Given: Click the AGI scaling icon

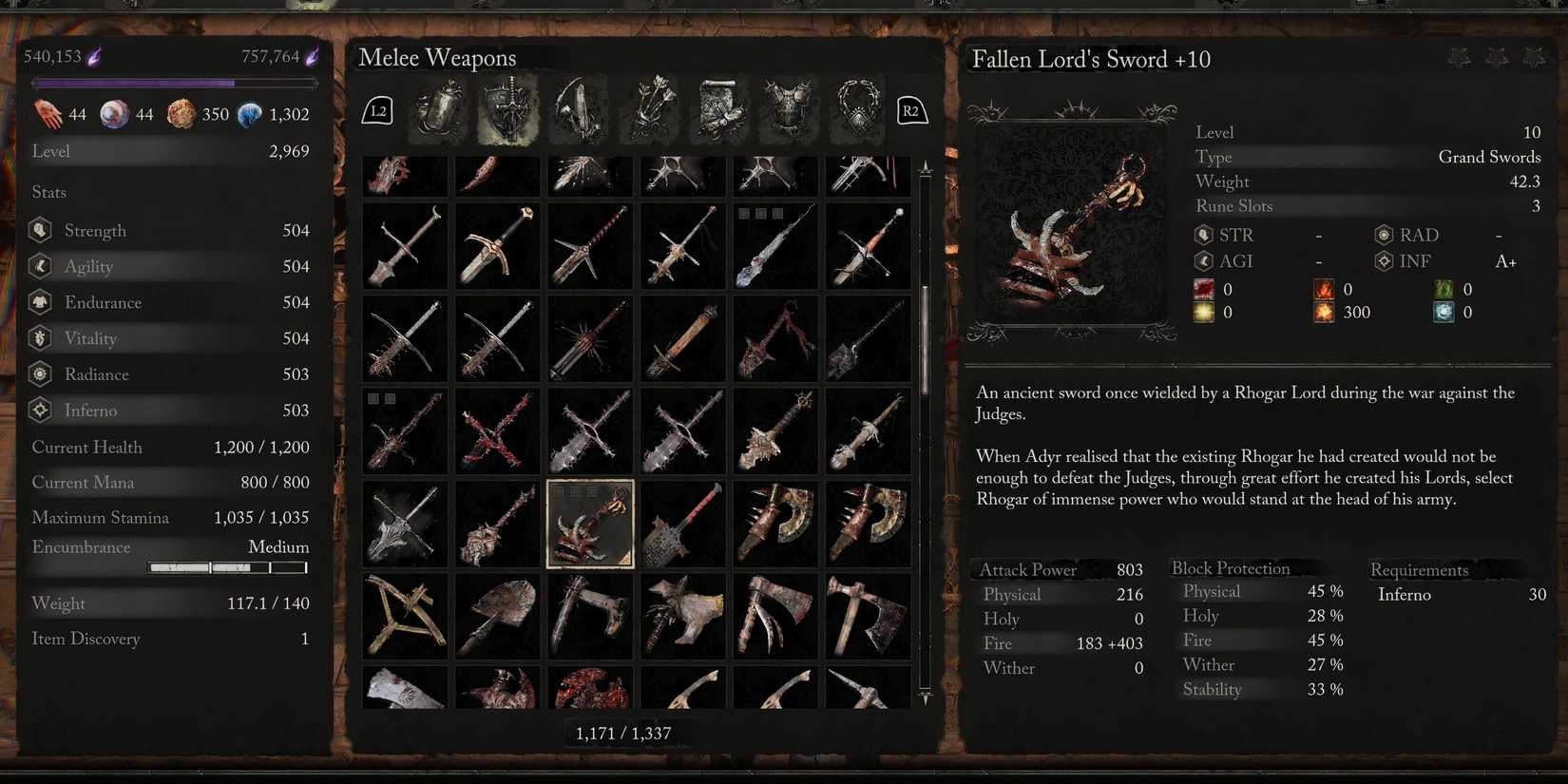Looking at the screenshot, I should [1205, 261].
